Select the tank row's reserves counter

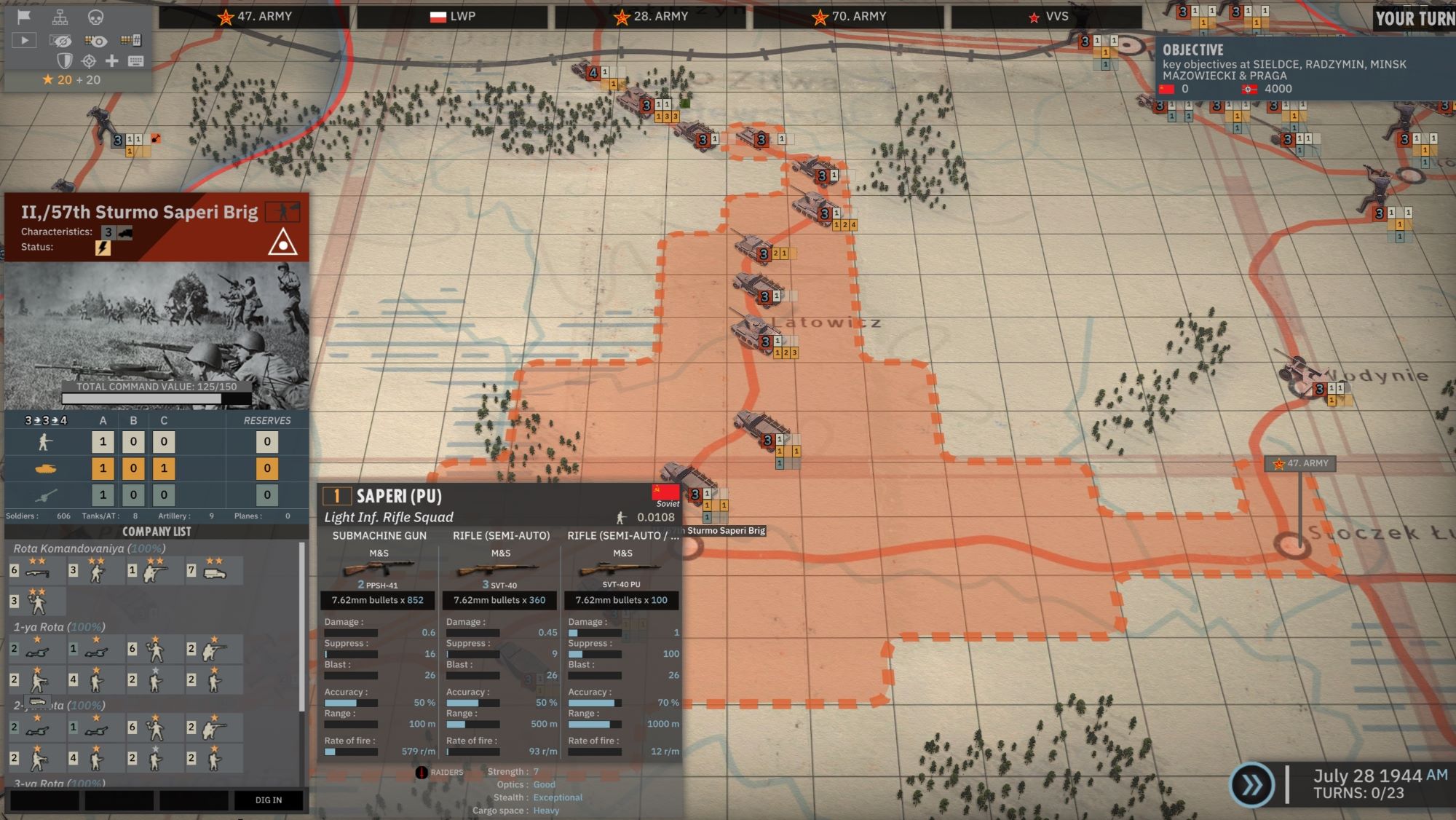pyautogui.click(x=267, y=468)
